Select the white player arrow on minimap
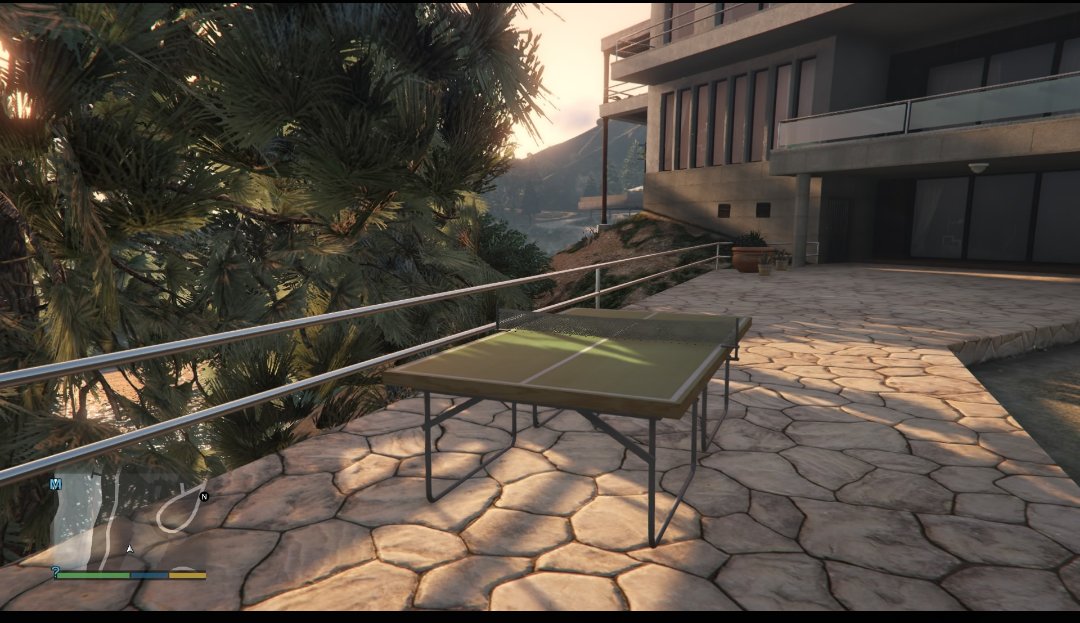Viewport: 1080px width, 623px height. point(129,549)
